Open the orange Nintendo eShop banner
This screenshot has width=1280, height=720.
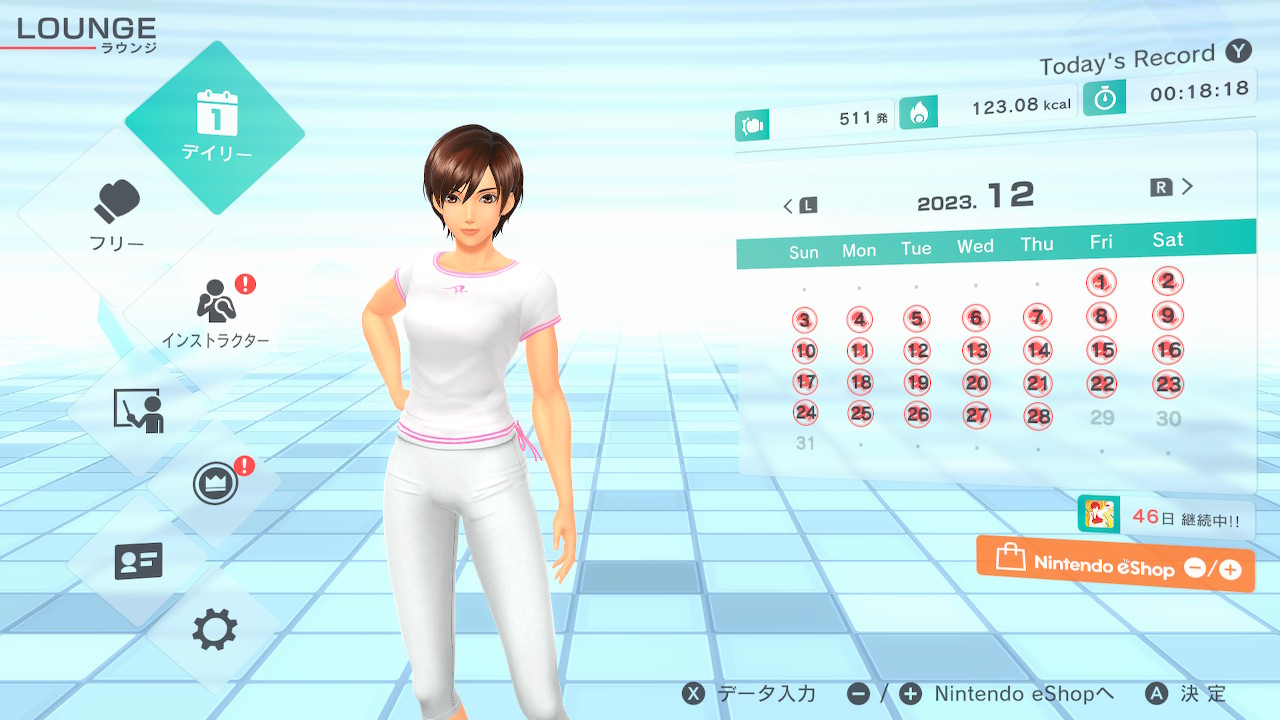1115,565
